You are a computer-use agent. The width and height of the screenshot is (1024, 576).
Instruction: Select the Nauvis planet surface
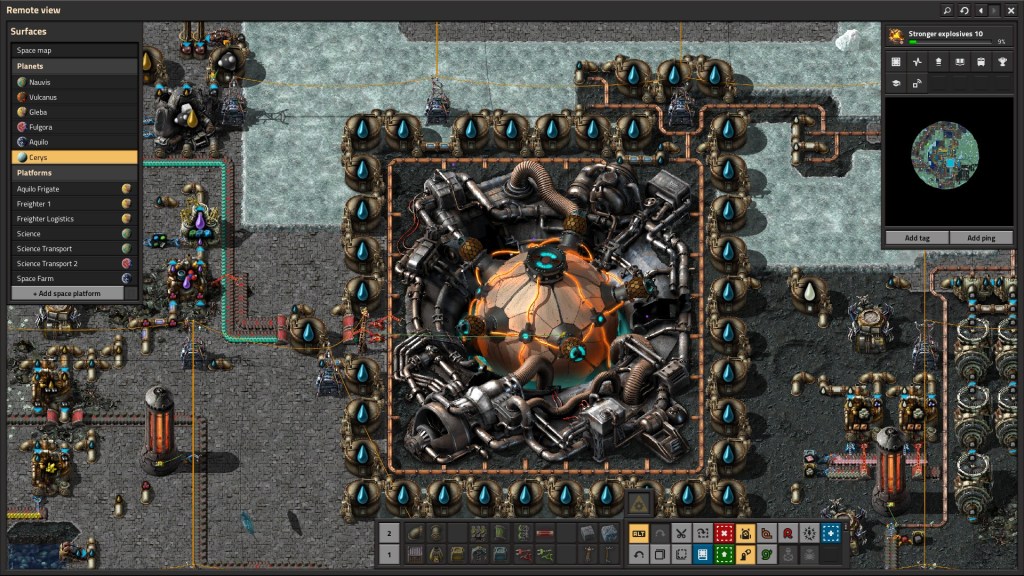[x=74, y=82]
